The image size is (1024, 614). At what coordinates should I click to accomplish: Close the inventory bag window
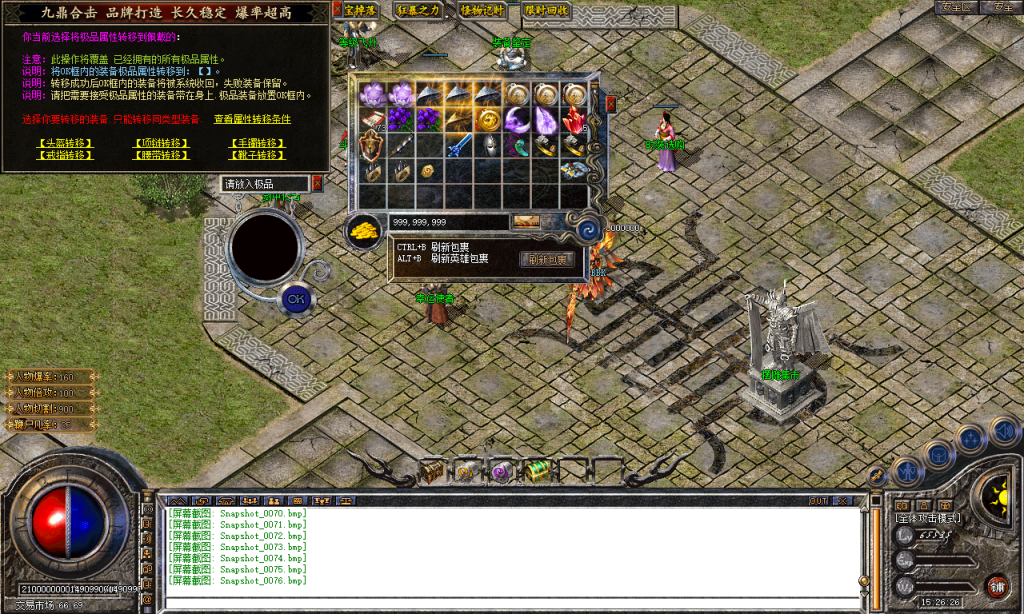(611, 102)
